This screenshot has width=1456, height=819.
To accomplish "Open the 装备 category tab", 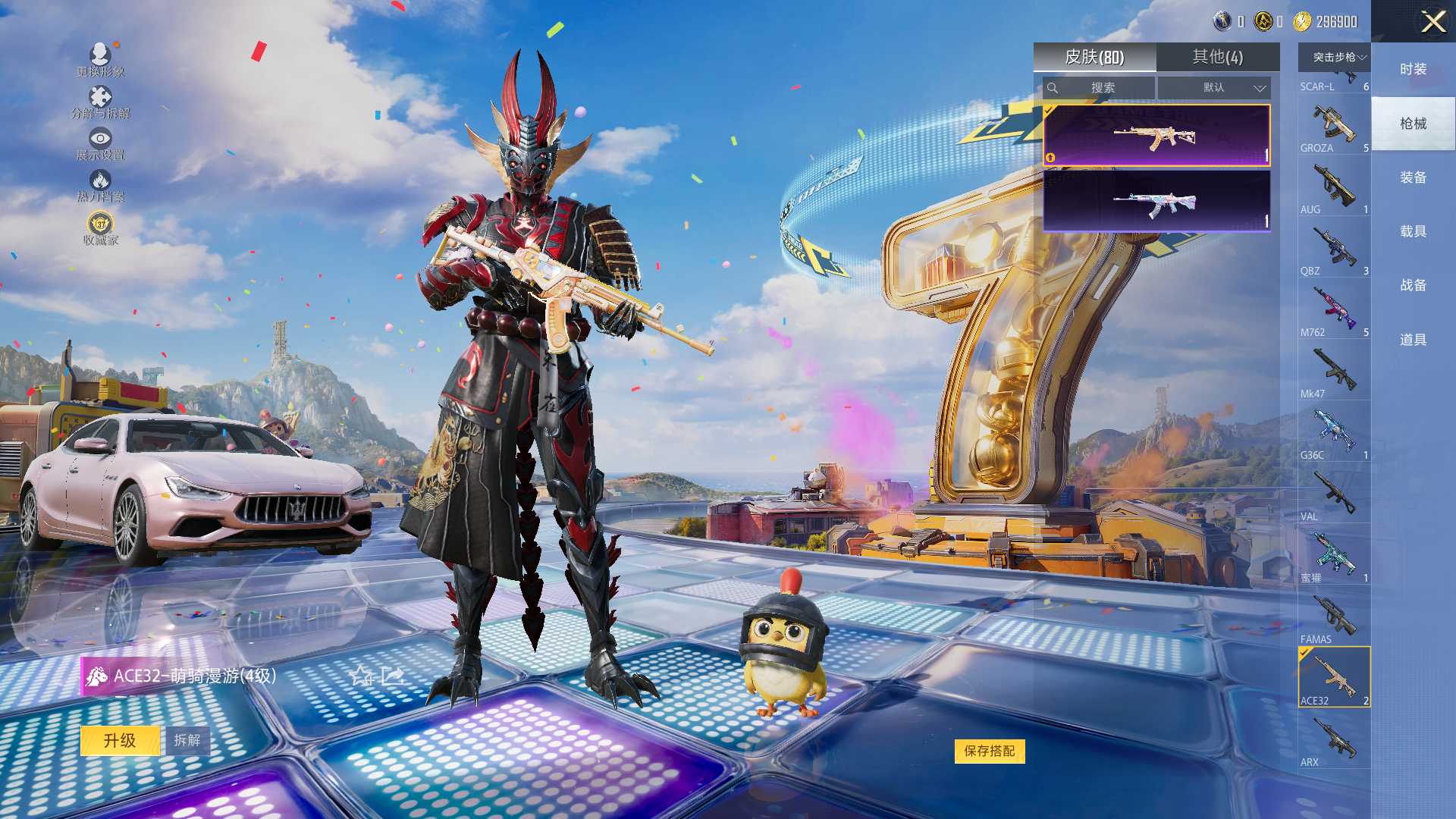I will pos(1413,177).
